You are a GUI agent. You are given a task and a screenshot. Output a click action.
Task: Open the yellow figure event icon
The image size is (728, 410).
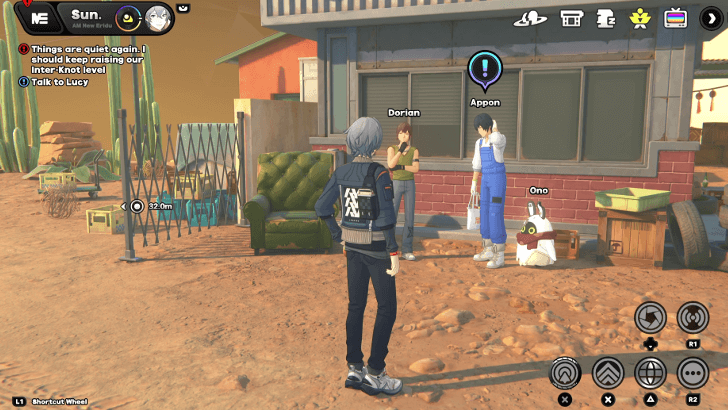coord(640,18)
